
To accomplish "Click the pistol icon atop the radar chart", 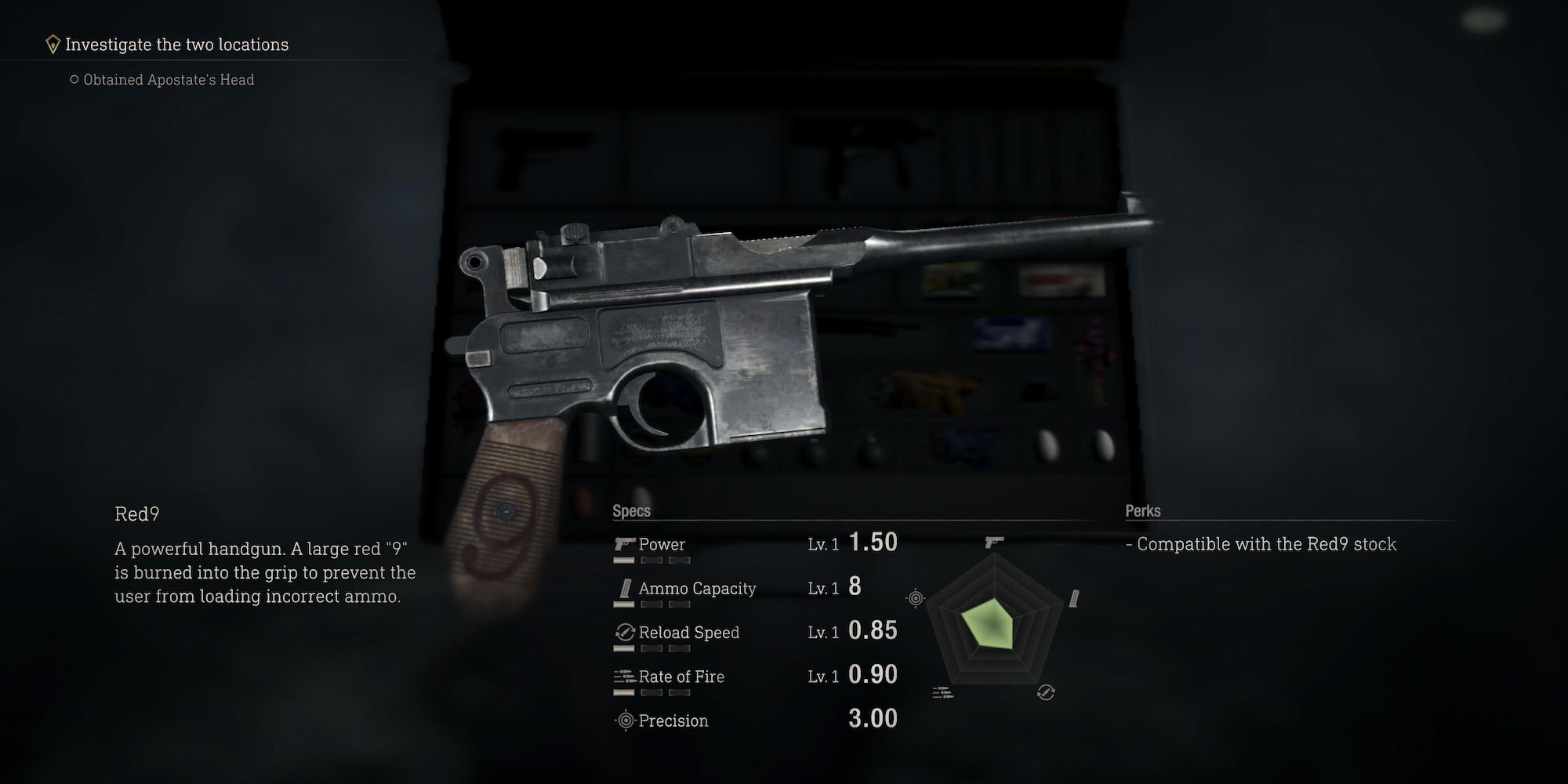I will (x=994, y=542).
